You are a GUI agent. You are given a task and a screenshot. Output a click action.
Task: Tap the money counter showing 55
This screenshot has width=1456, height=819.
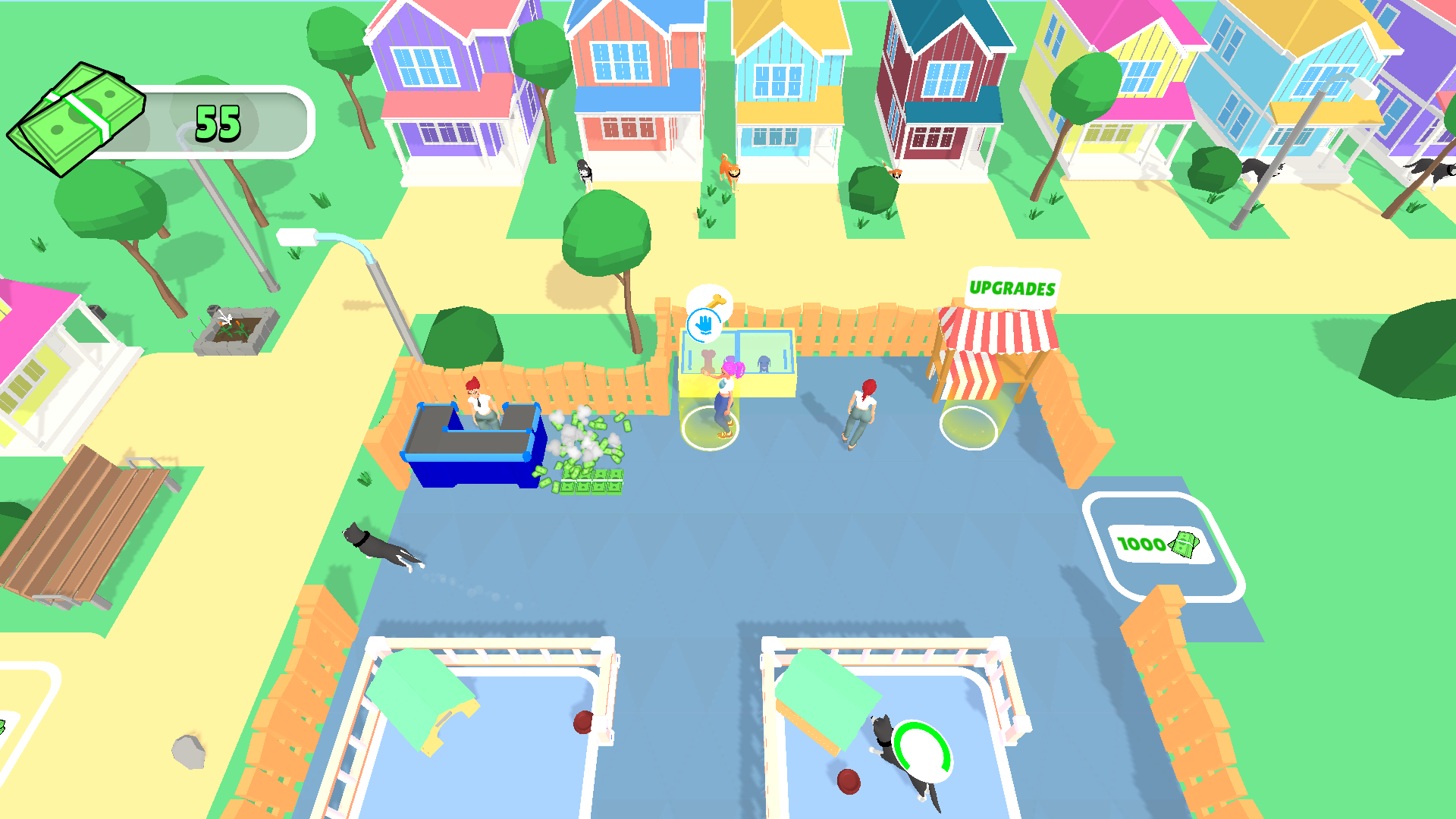click(x=218, y=120)
